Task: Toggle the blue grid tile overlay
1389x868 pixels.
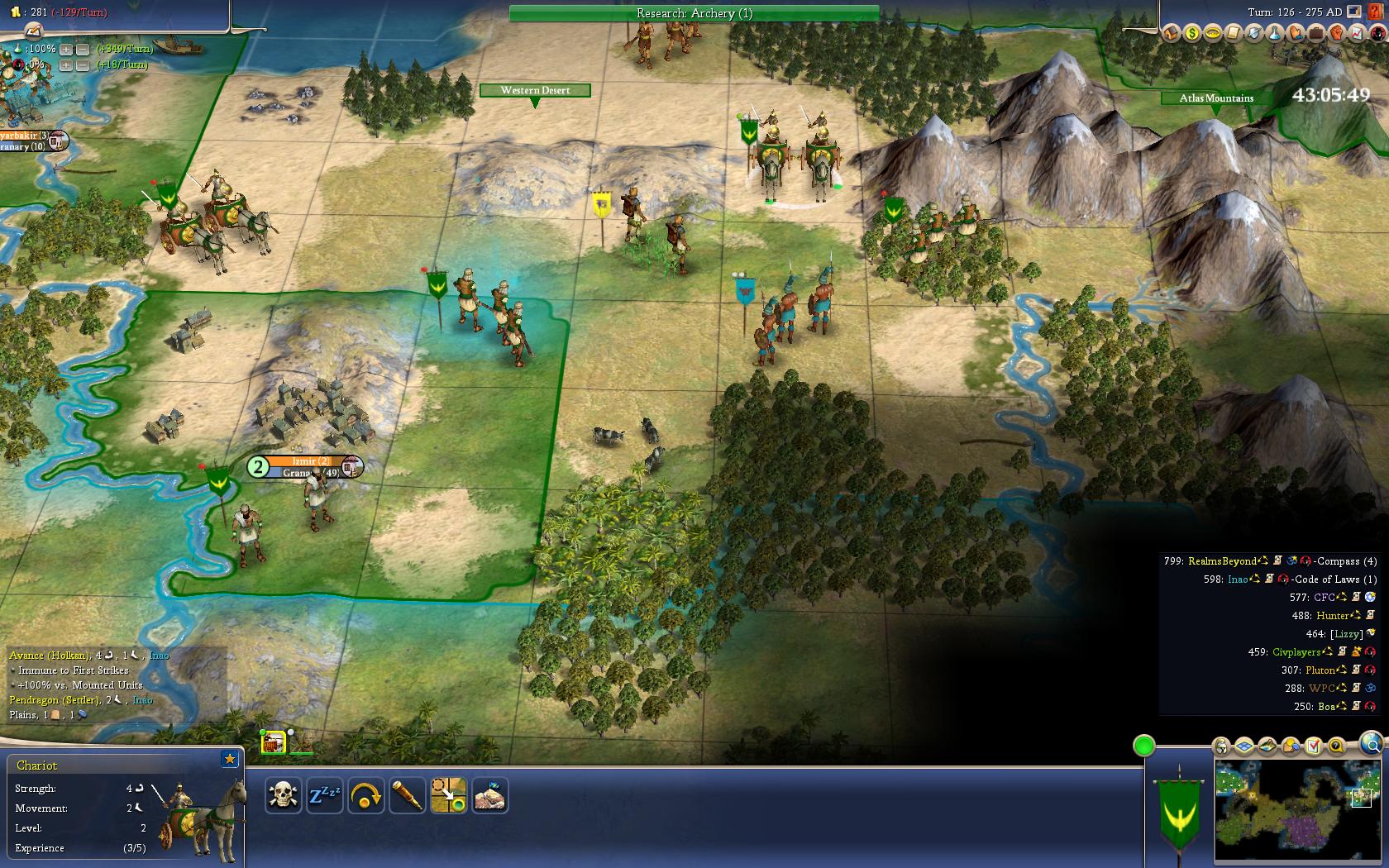Action: [1245, 746]
